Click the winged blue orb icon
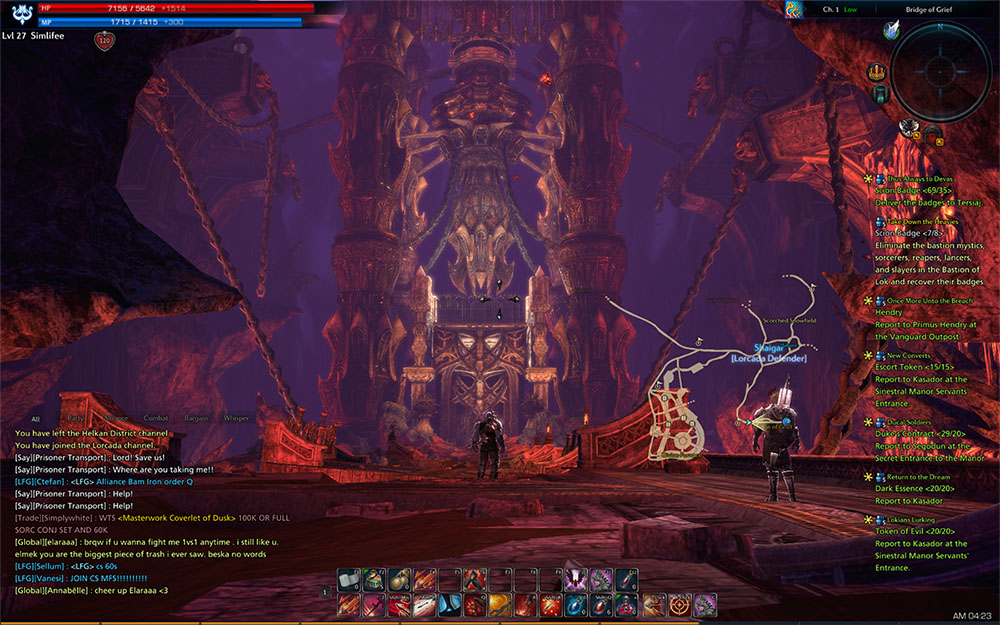Image resolution: width=1000 pixels, height=625 pixels. point(891,31)
